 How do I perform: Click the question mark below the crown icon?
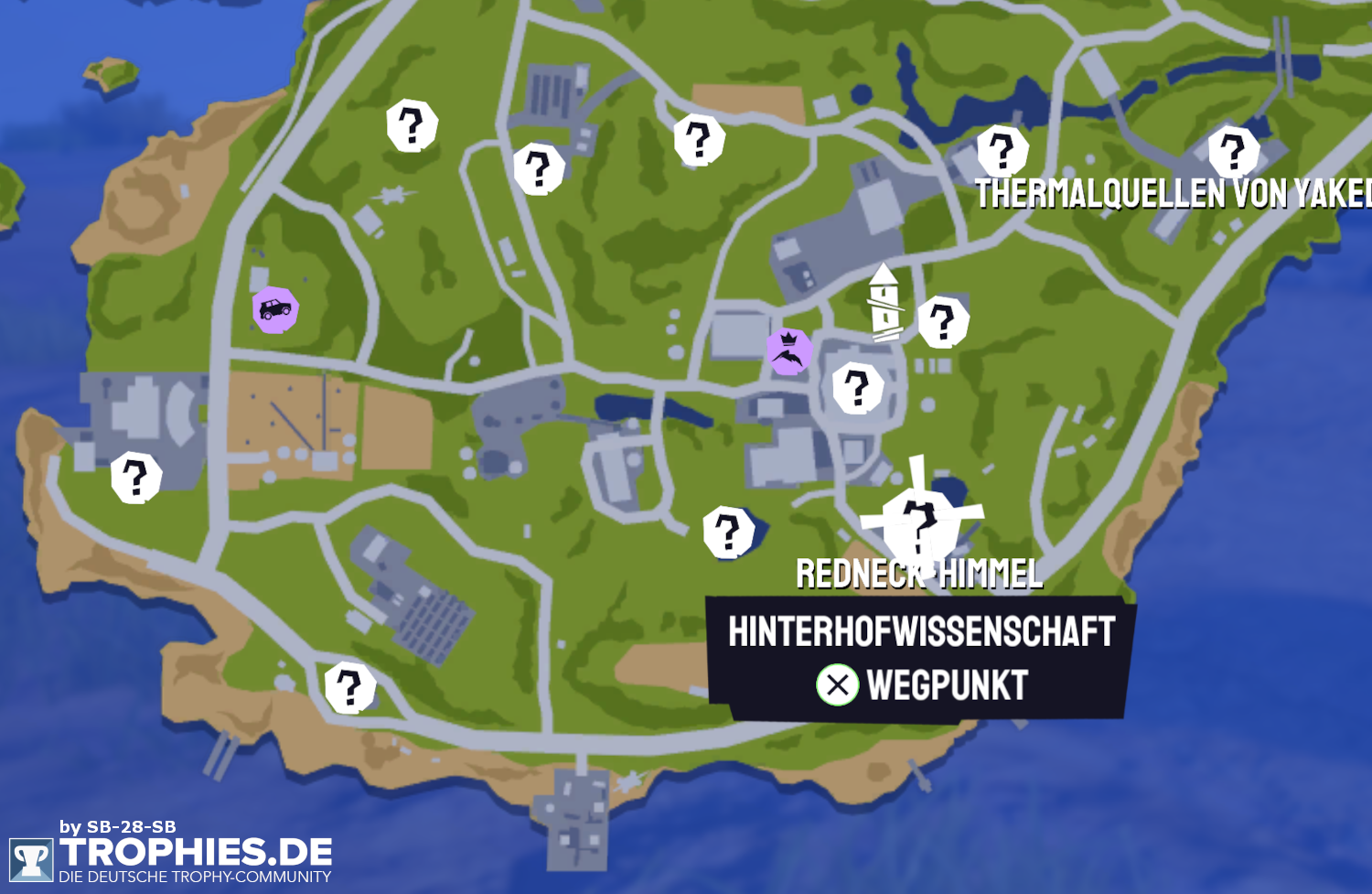pos(858,386)
